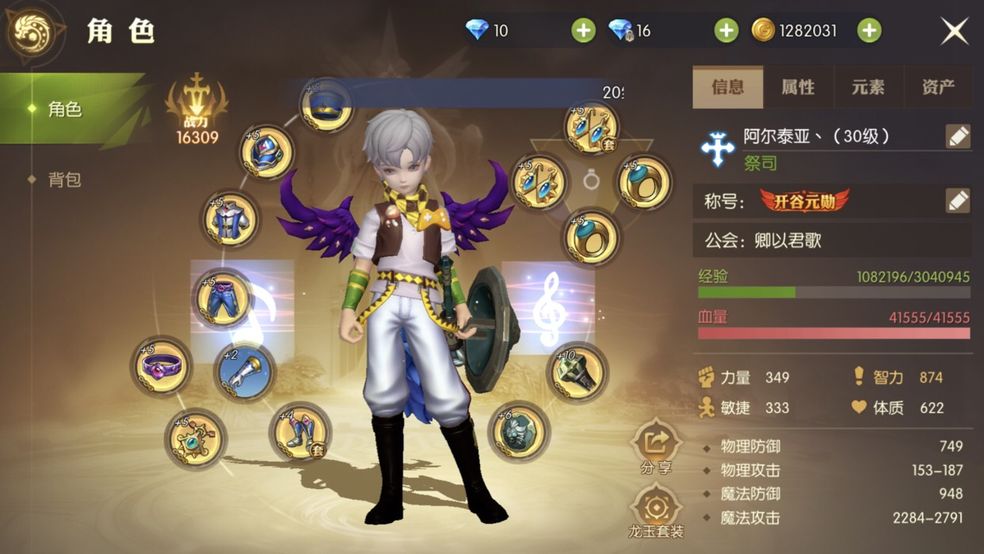Switch to the 属性 attributes tab
This screenshot has width=984, height=554.
pyautogui.click(x=798, y=87)
